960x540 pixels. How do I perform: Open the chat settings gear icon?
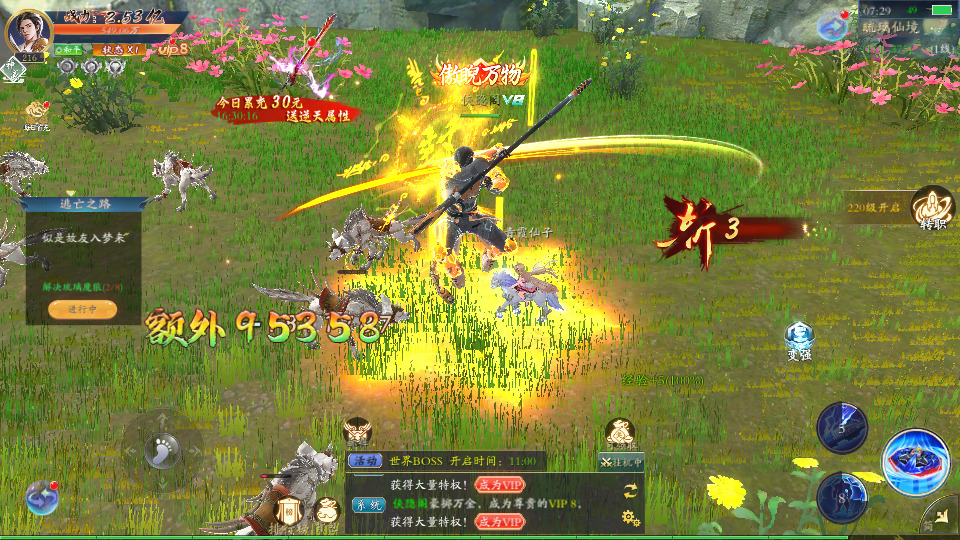[x=630, y=517]
